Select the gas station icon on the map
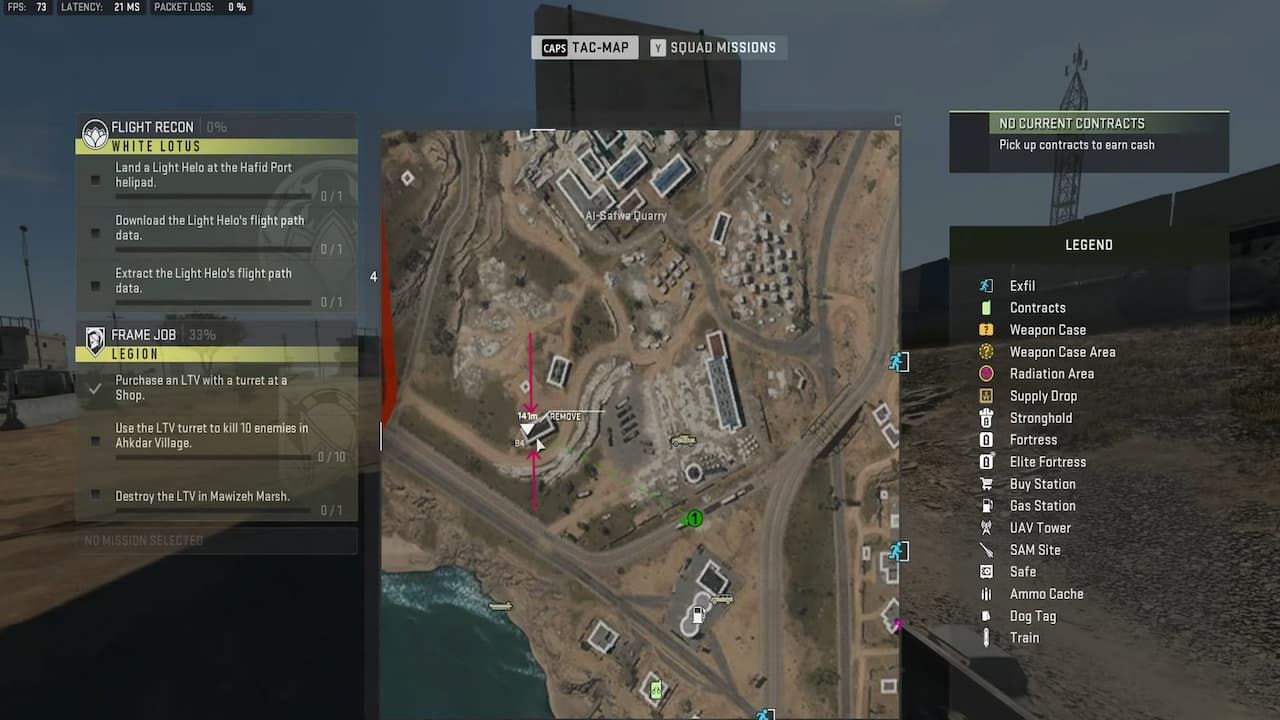Image resolution: width=1280 pixels, height=720 pixels. pyautogui.click(x=698, y=614)
